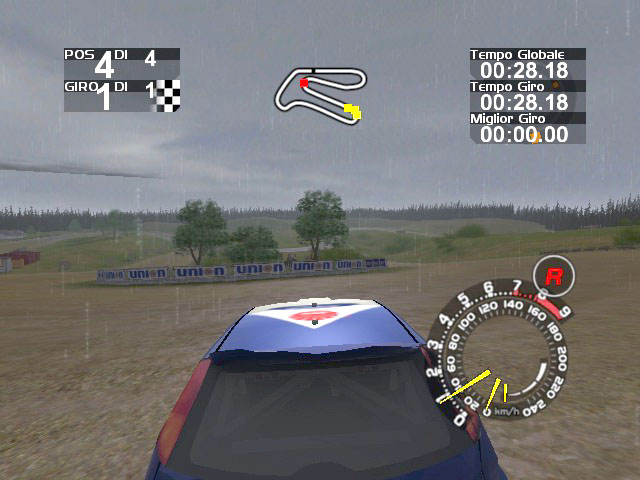Click the checkered flag lap icon
640x480 pixels.
click(x=169, y=95)
